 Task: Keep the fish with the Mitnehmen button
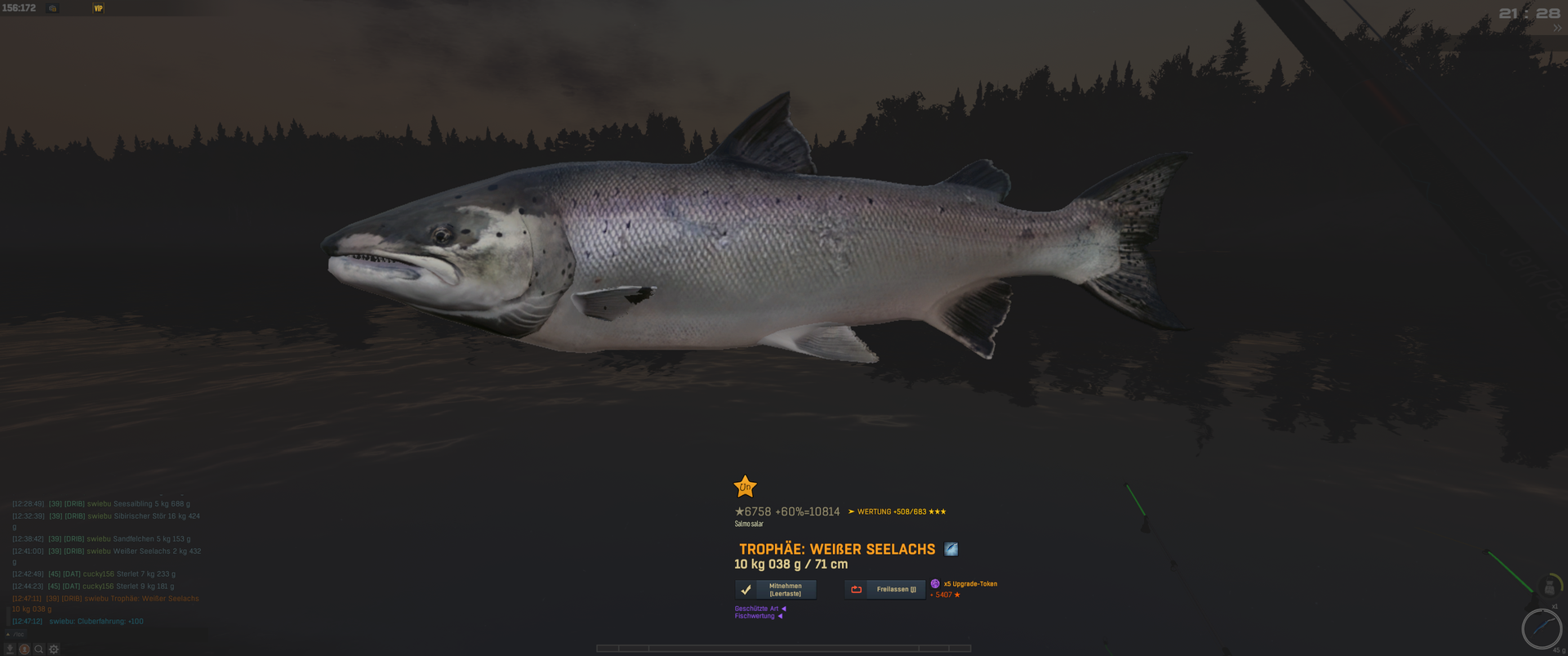(776, 590)
